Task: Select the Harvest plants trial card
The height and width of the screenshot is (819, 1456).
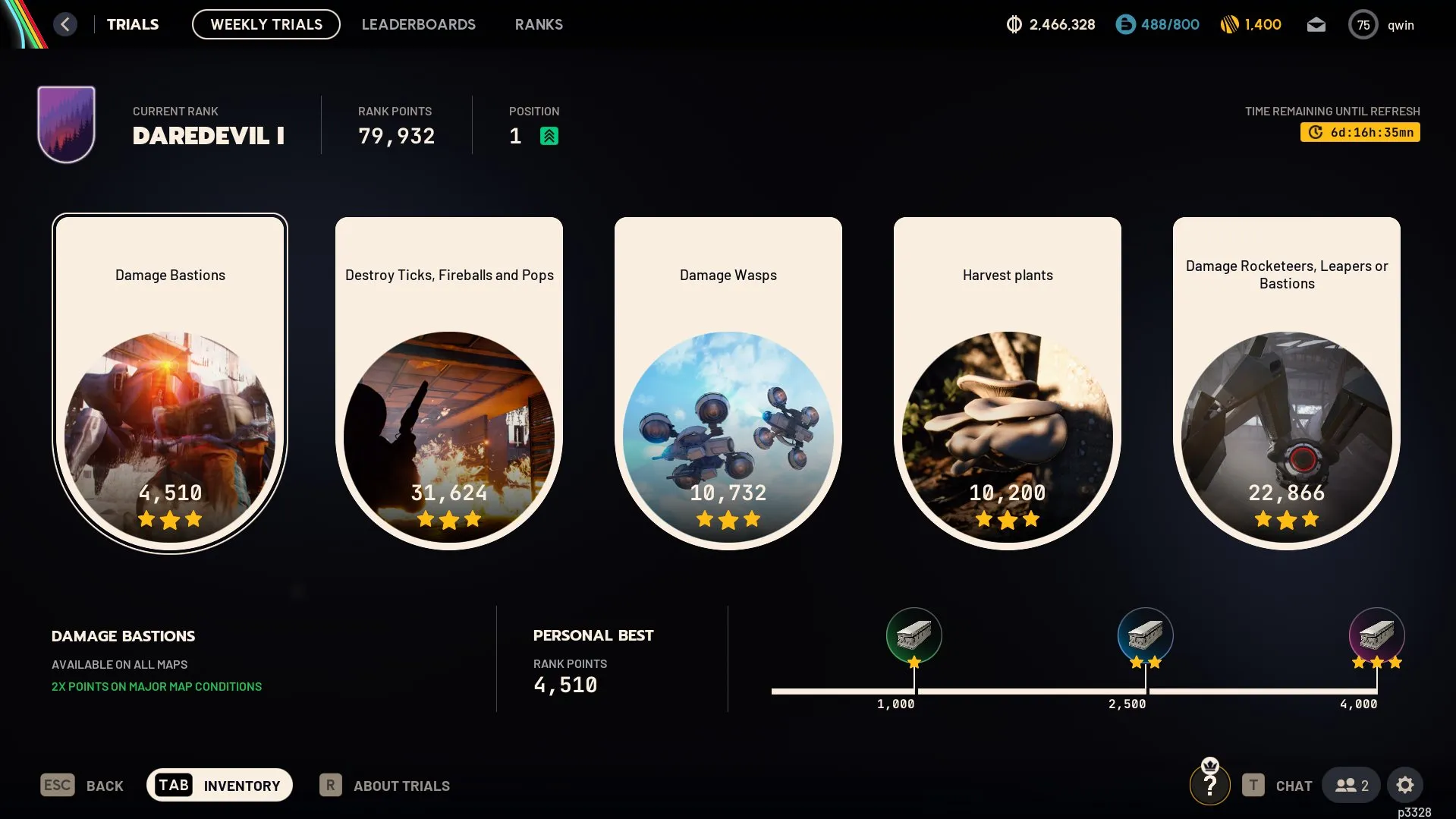Action: point(1007,383)
